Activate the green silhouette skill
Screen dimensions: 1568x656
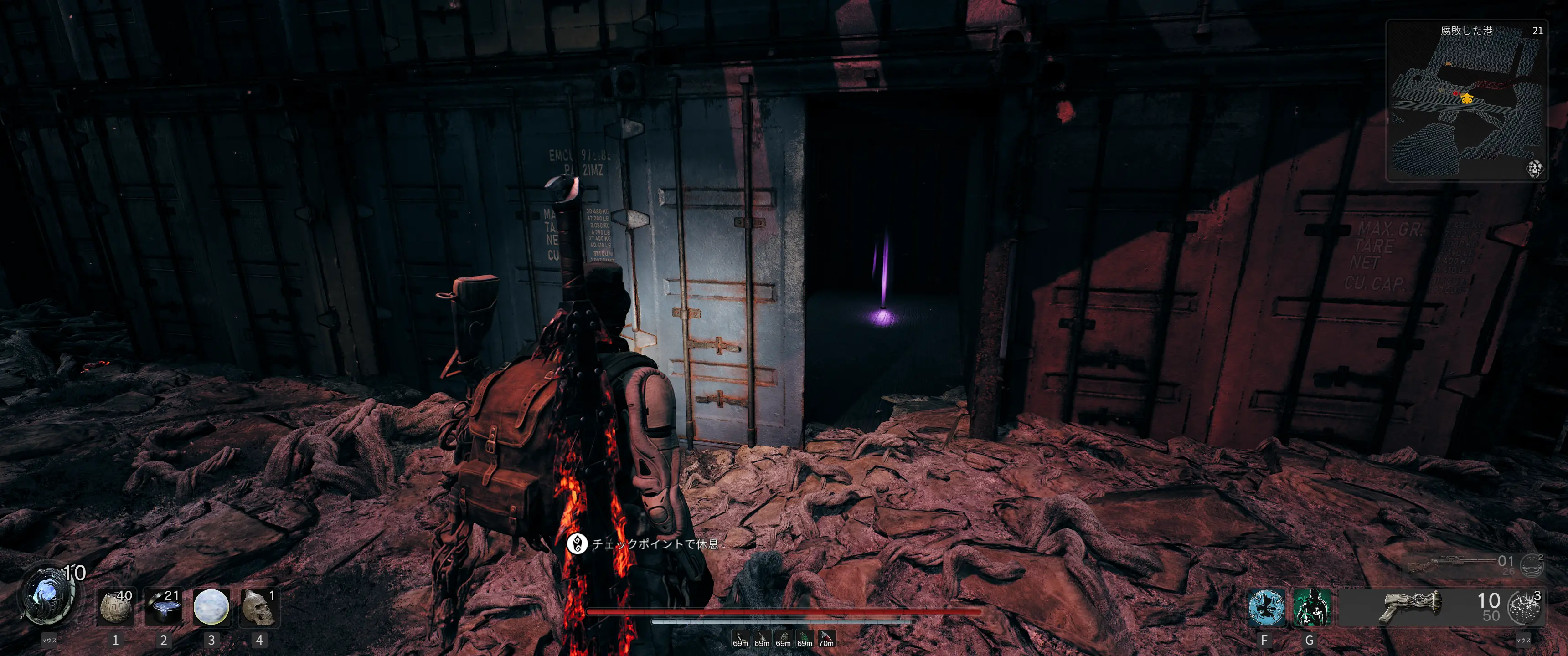click(x=1311, y=607)
